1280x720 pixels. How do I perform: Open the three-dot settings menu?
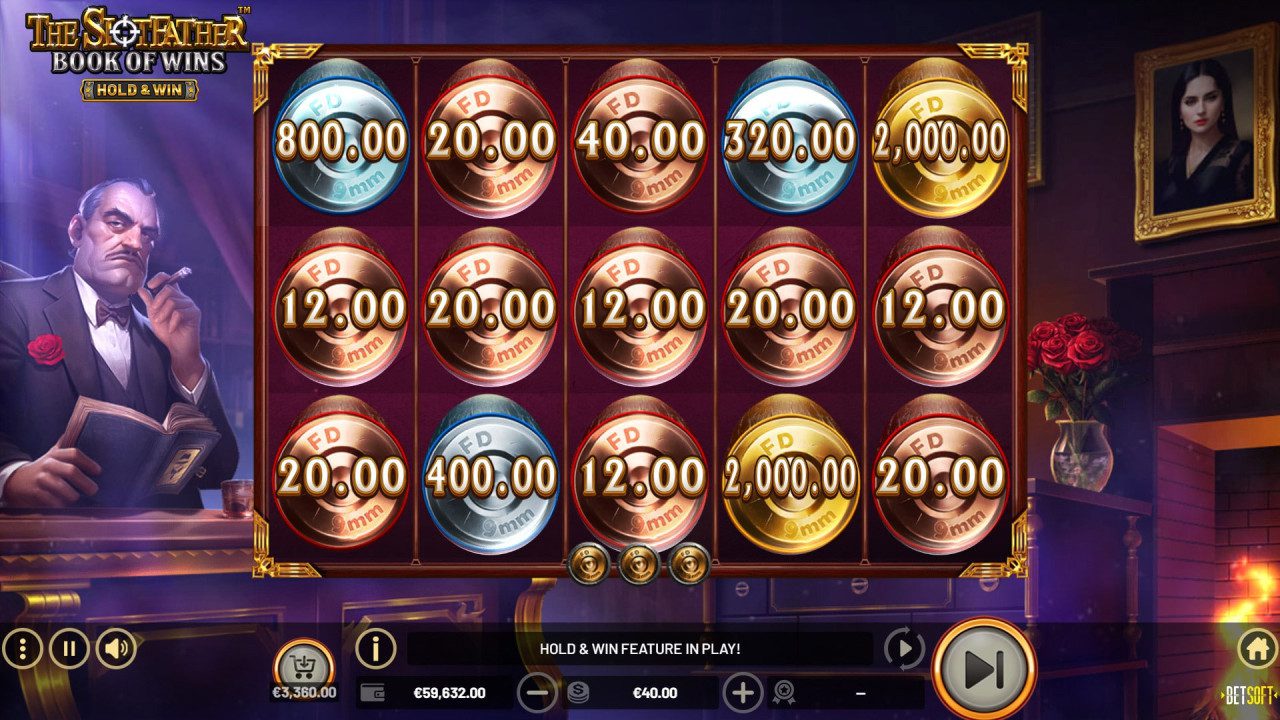pos(25,648)
